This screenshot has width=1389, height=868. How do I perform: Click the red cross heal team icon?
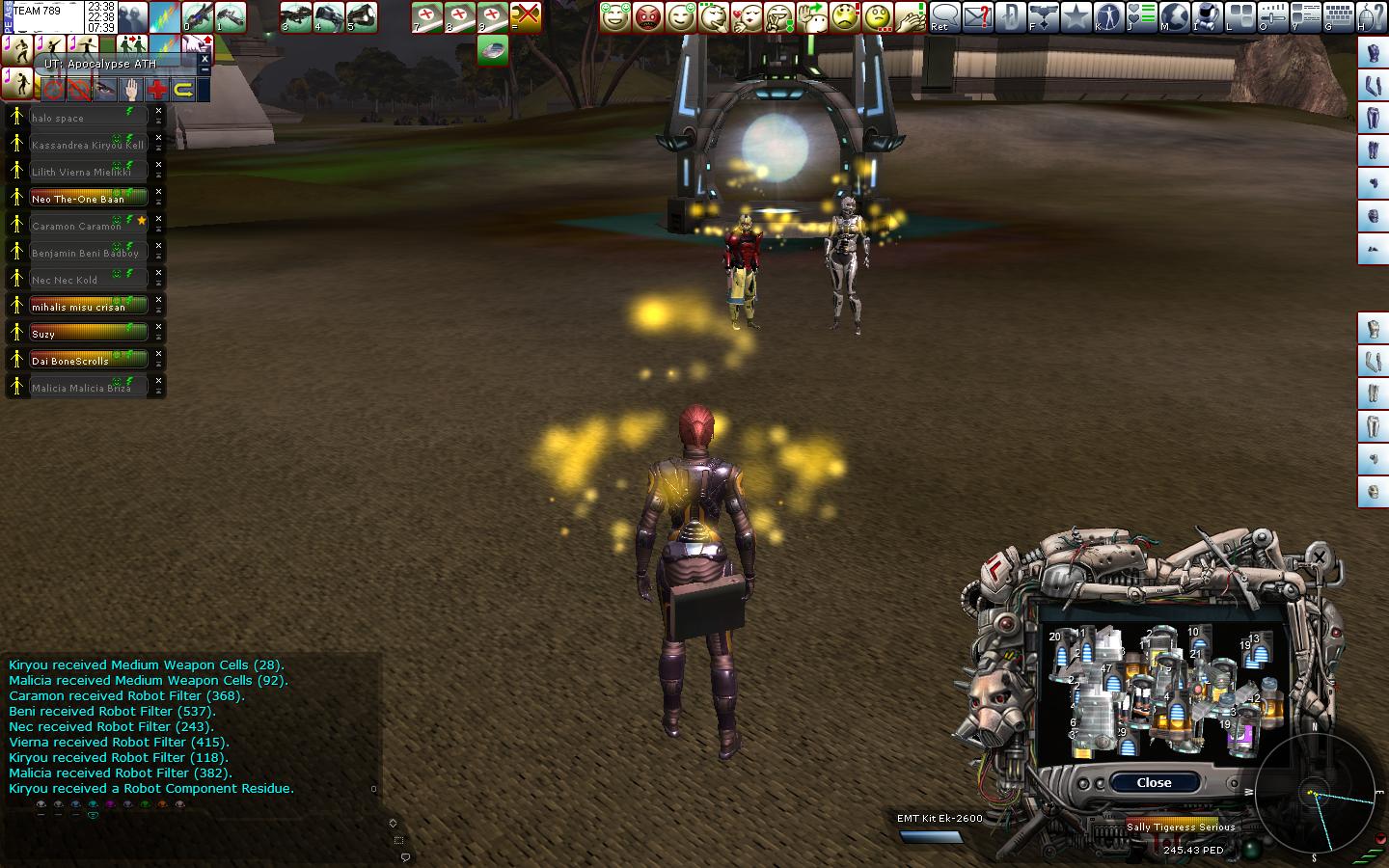[x=156, y=90]
